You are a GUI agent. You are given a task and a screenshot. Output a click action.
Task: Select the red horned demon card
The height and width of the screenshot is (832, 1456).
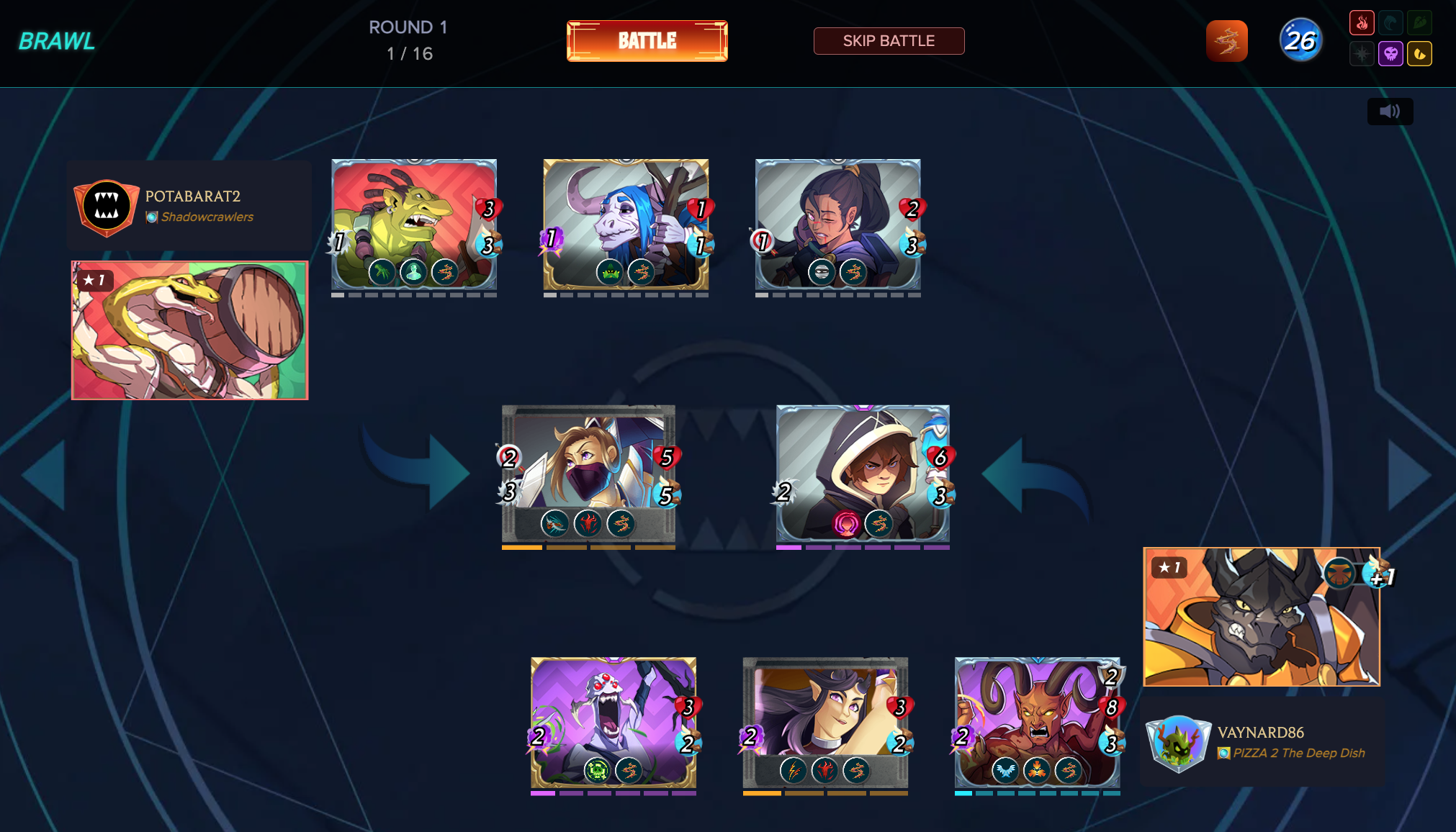(x=1037, y=723)
